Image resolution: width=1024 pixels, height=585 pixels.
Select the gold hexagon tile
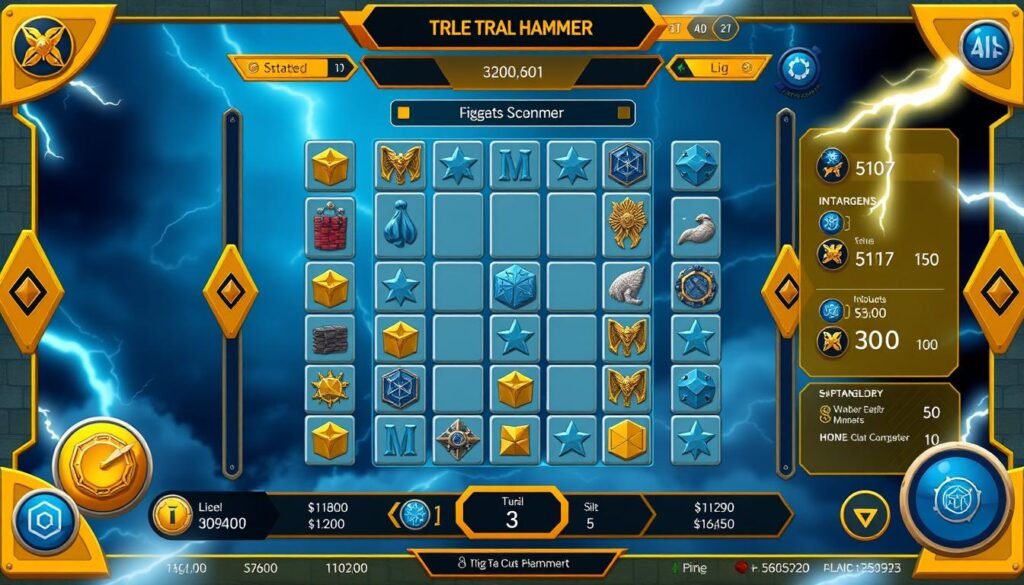tap(627, 436)
